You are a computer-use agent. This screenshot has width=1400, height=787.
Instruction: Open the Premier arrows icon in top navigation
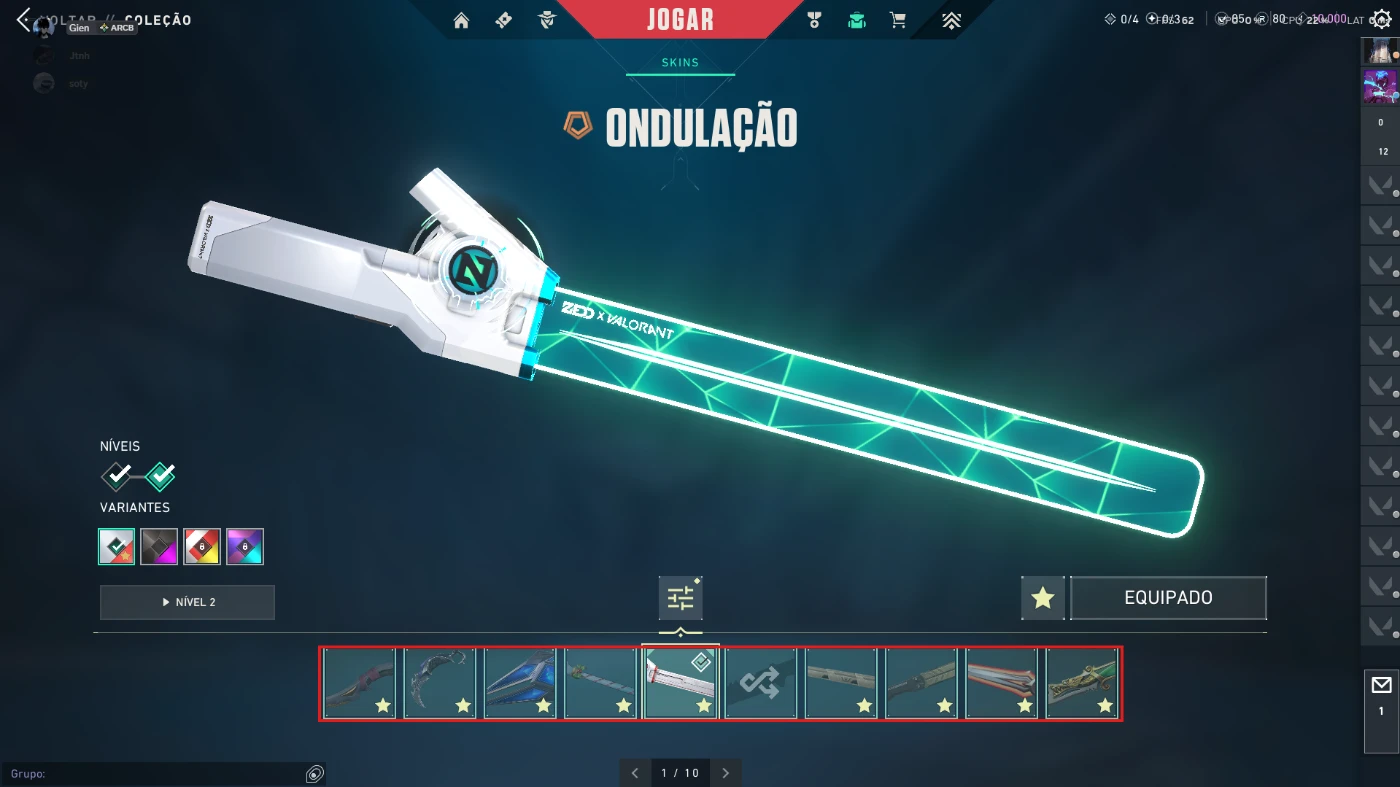coord(949,20)
